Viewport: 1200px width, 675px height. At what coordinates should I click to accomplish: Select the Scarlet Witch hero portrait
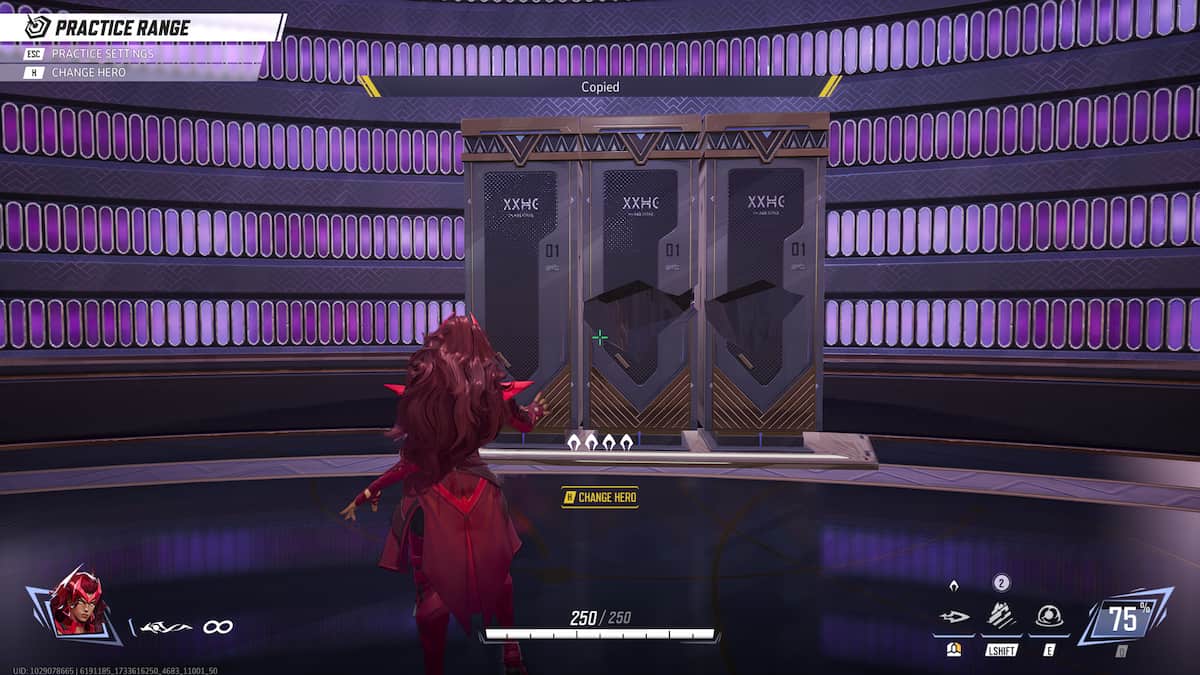[76, 603]
